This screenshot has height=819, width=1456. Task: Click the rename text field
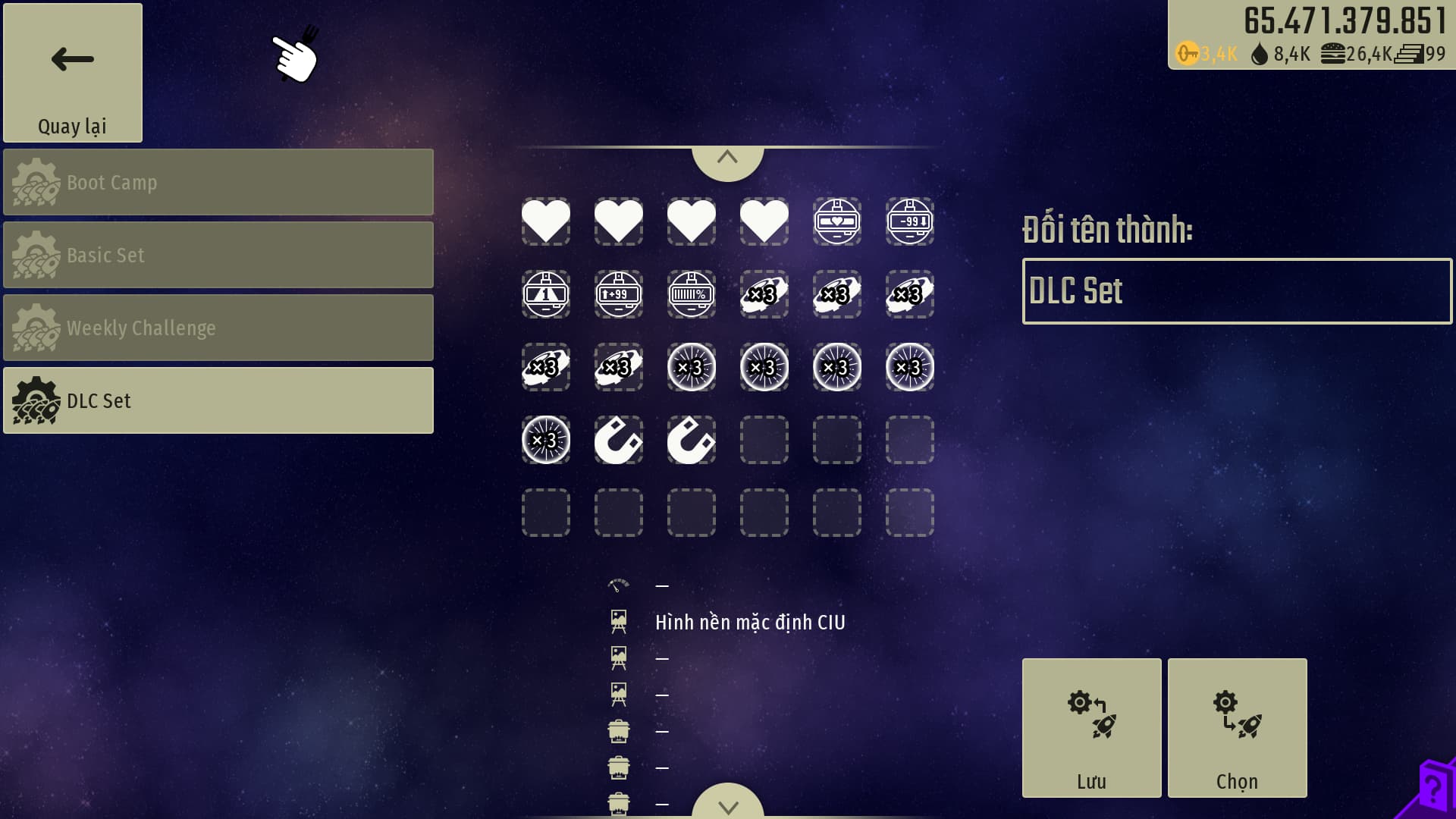coord(1236,291)
